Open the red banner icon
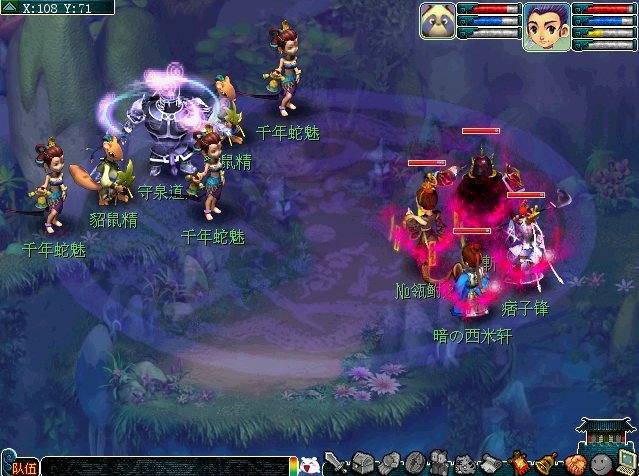639x476 pixels. [x=519, y=464]
